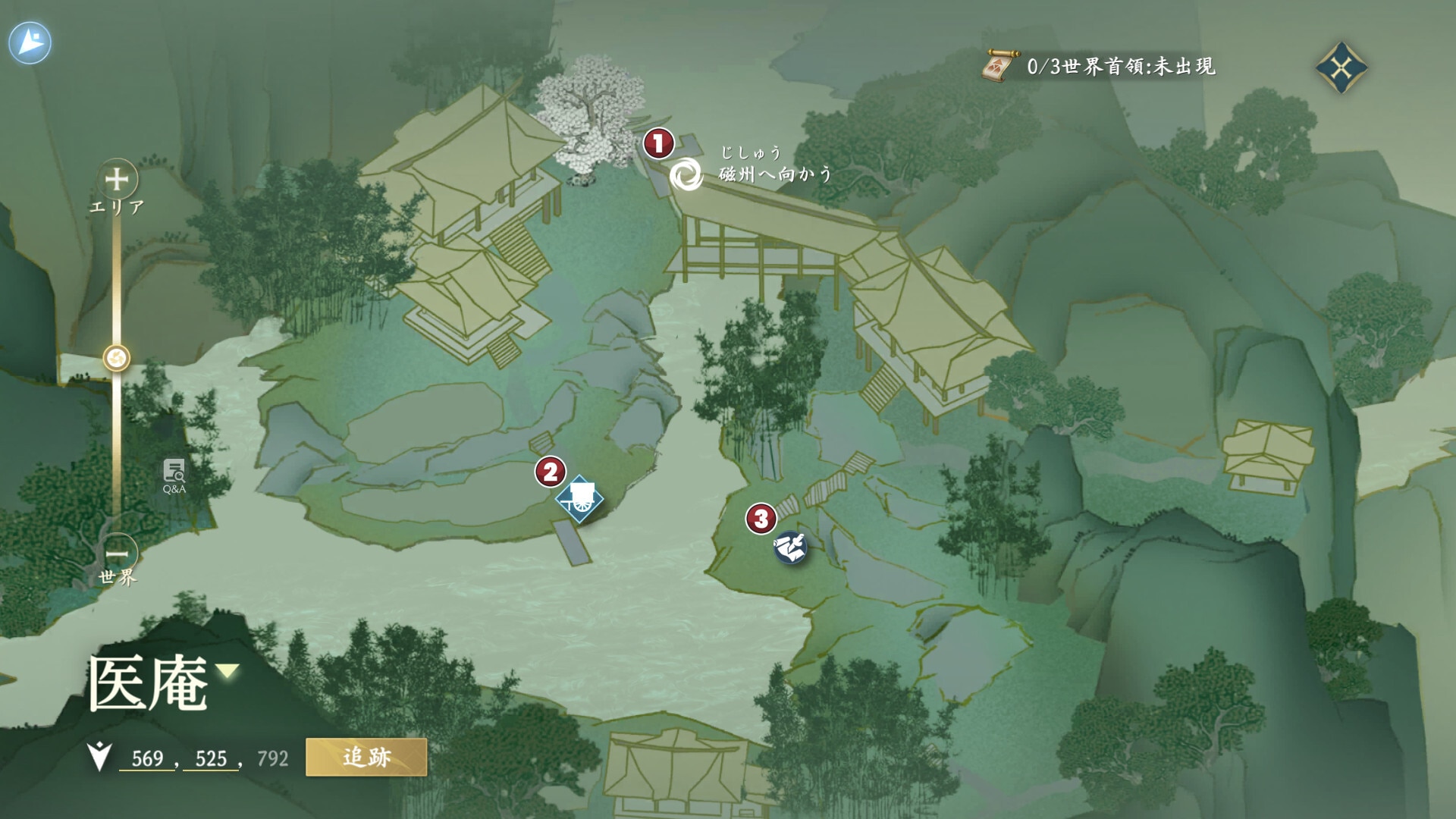The width and height of the screenshot is (1456, 819).
Task: Zoom out with the minus button
Action: [117, 553]
